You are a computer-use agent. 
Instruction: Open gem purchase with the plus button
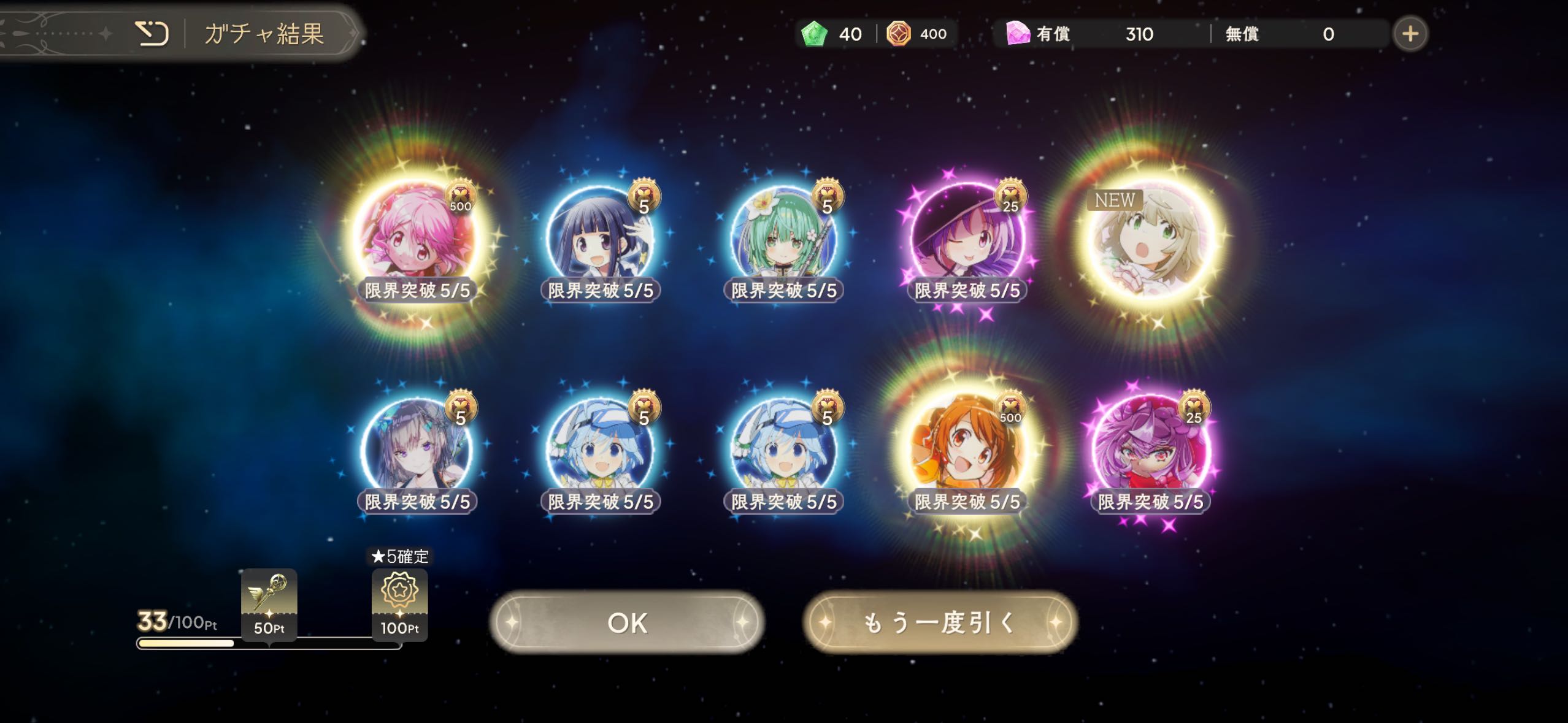[x=1410, y=34]
